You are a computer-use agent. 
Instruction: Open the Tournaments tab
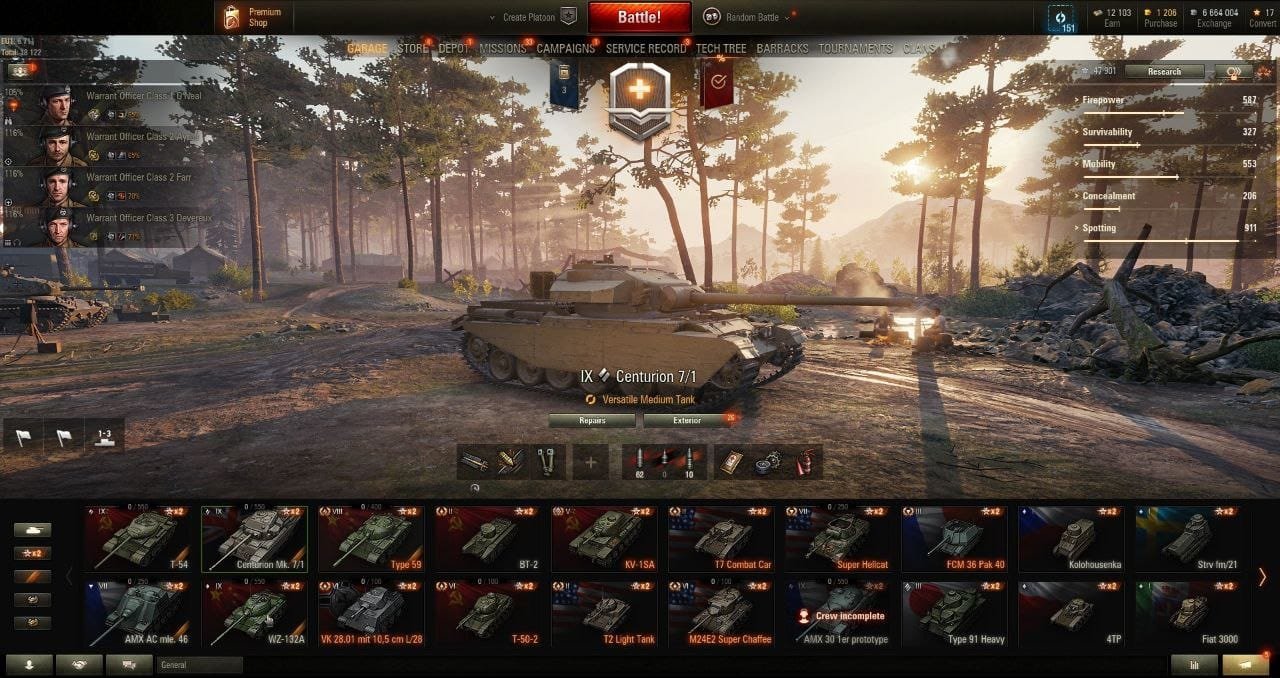pyautogui.click(x=855, y=48)
